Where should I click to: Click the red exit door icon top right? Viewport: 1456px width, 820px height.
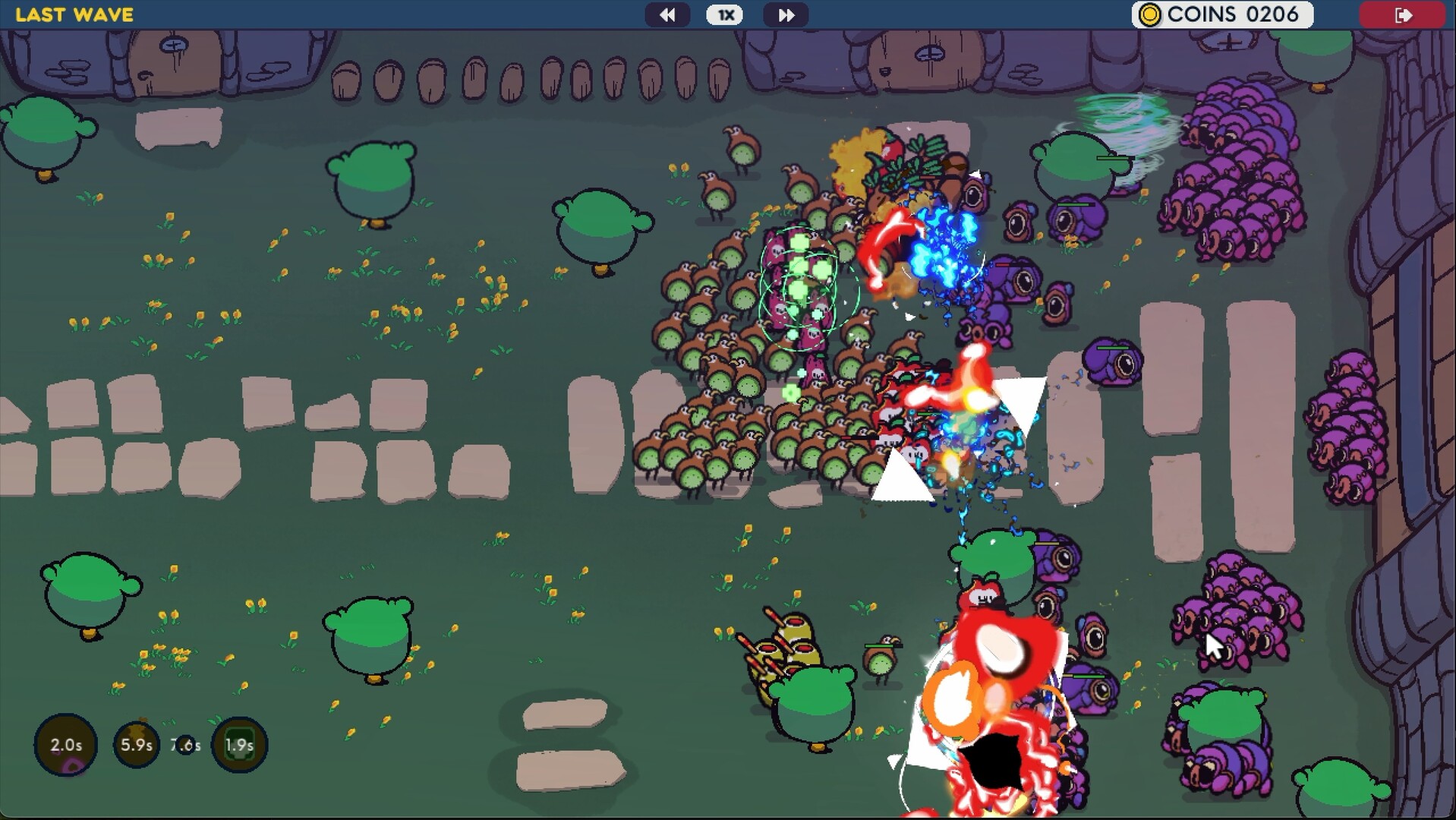click(1403, 14)
